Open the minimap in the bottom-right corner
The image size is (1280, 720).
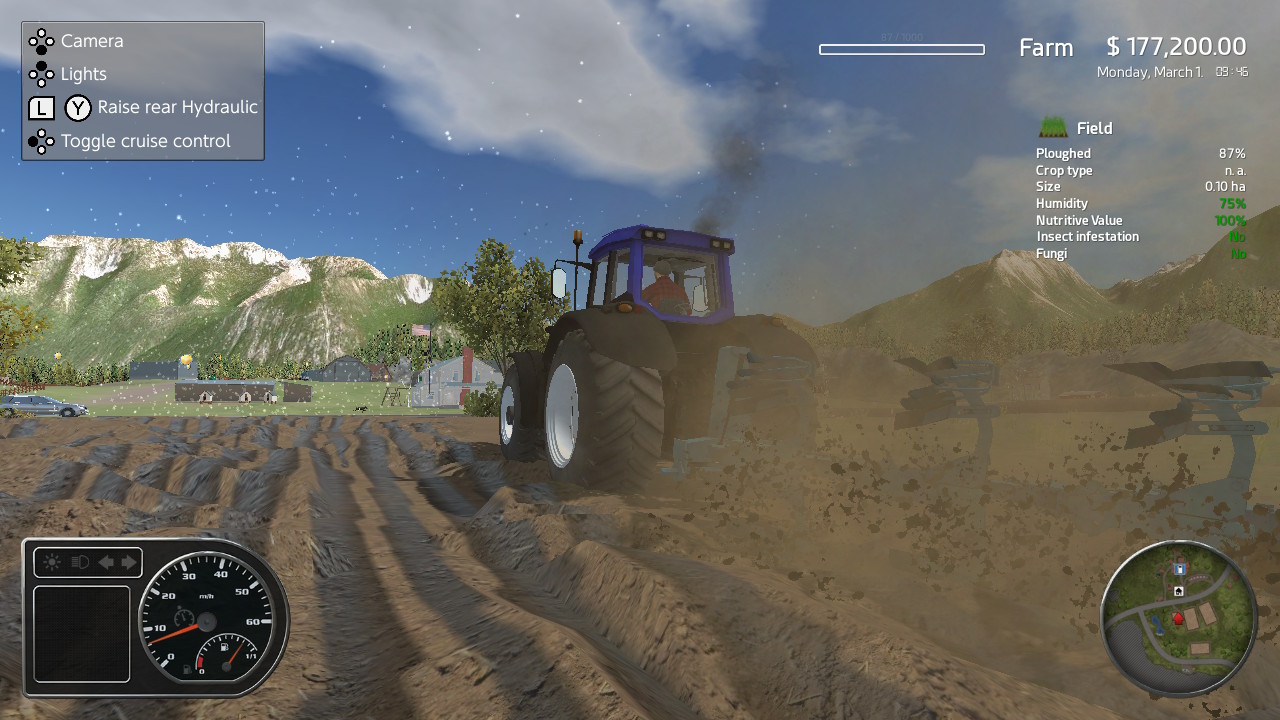(x=1180, y=618)
